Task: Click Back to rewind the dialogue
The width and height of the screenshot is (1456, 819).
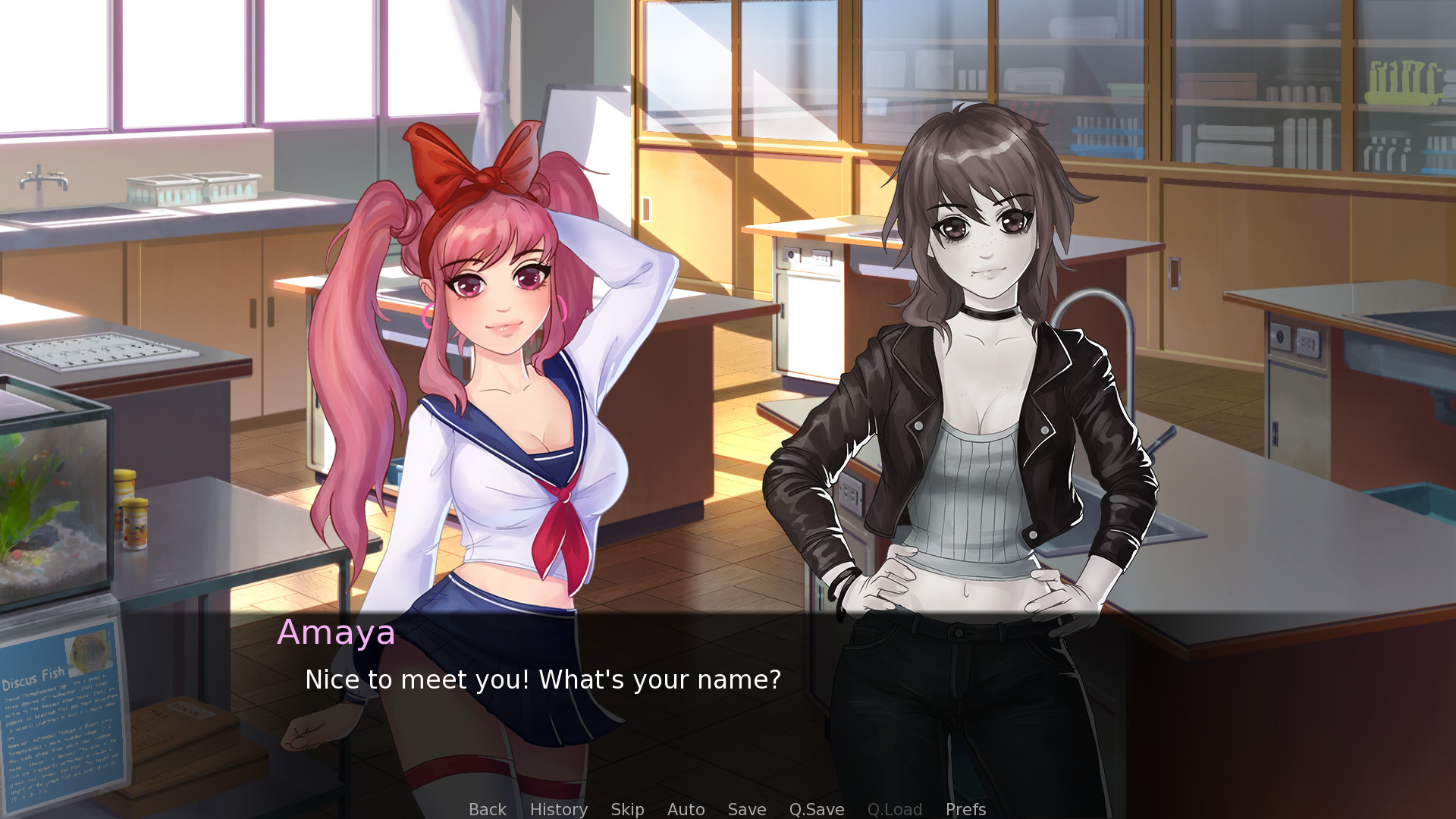Action: tap(487, 809)
